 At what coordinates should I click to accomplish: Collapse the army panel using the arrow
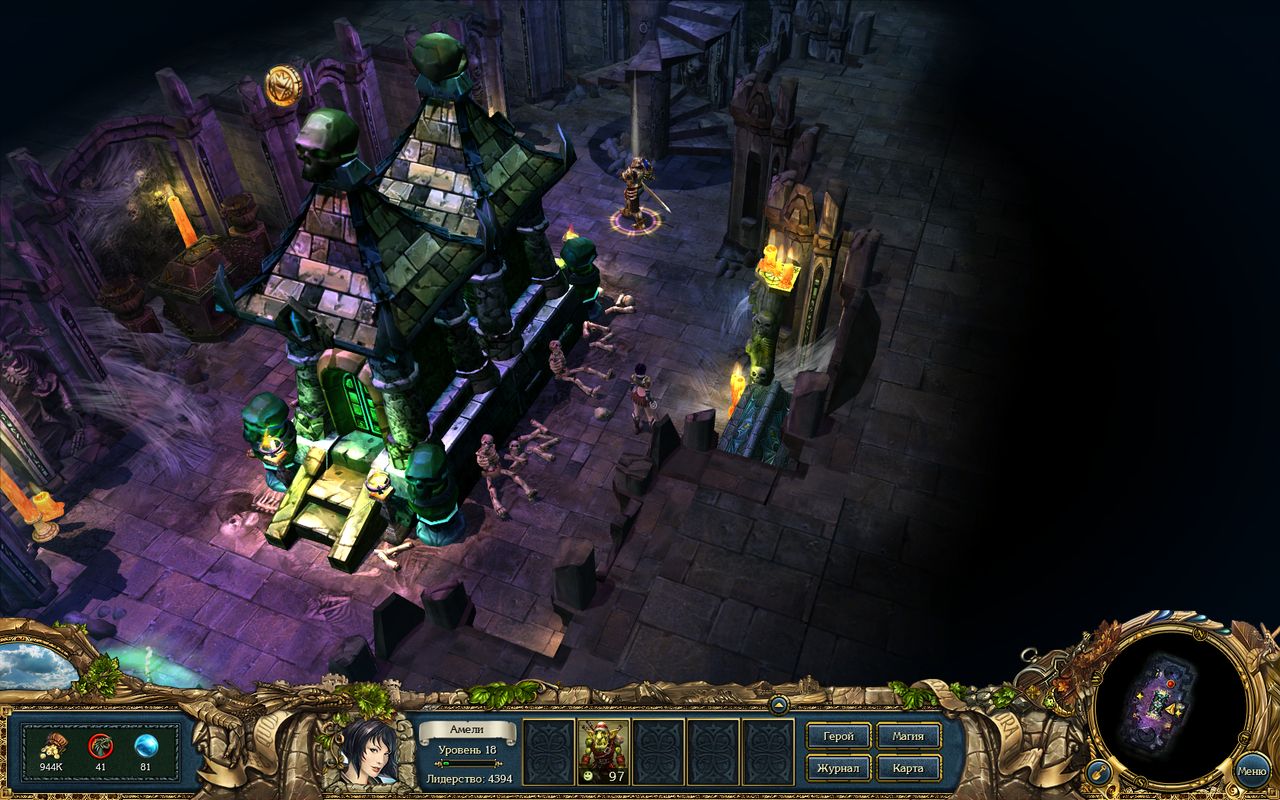tap(780, 705)
